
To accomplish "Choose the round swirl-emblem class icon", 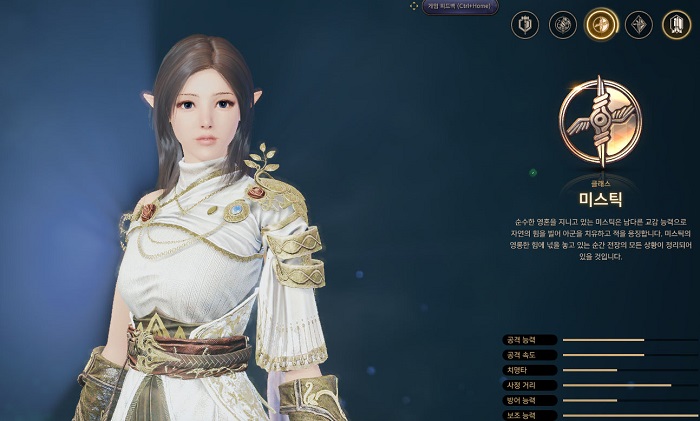I will pos(563,25).
